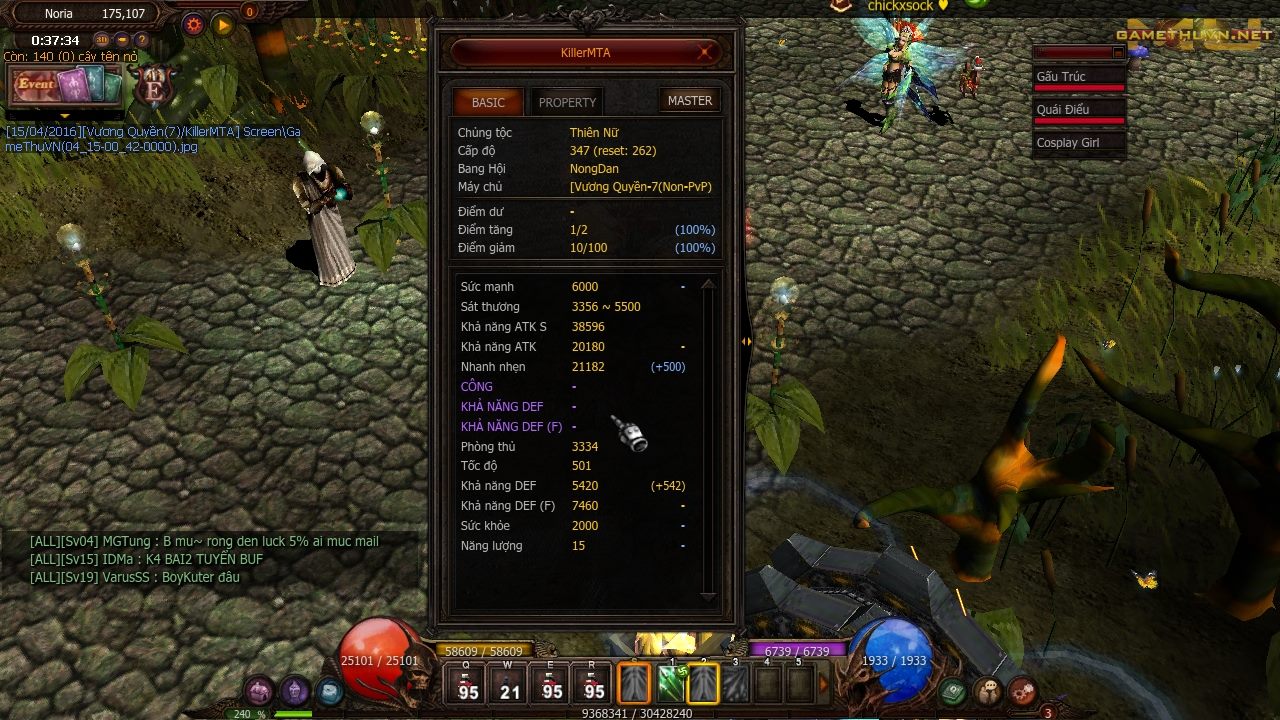The width and height of the screenshot is (1280, 720).
Task: Click the E shield emblem icon
Action: (x=156, y=86)
